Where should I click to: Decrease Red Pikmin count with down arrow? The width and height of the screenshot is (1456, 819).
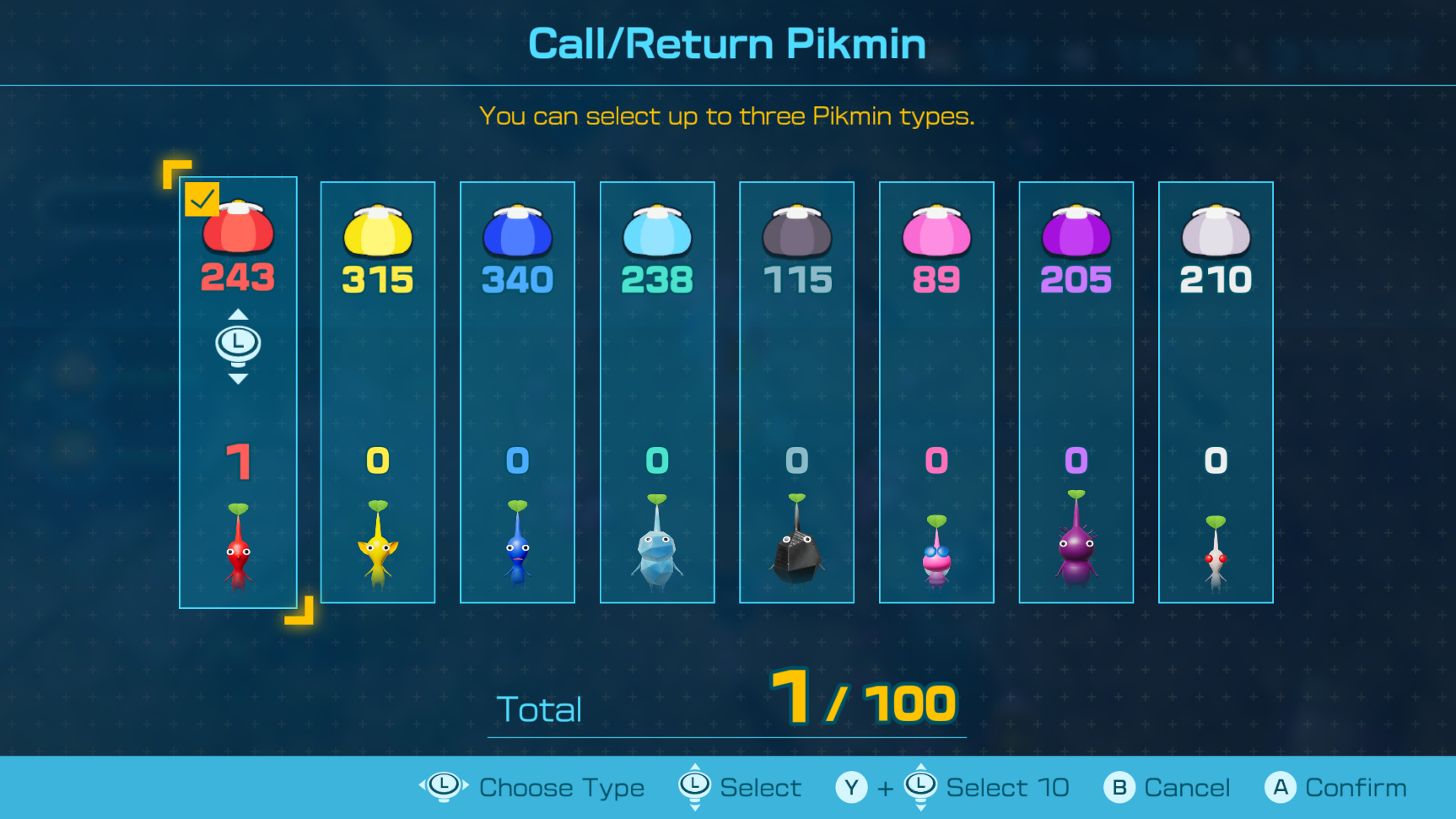tap(238, 379)
